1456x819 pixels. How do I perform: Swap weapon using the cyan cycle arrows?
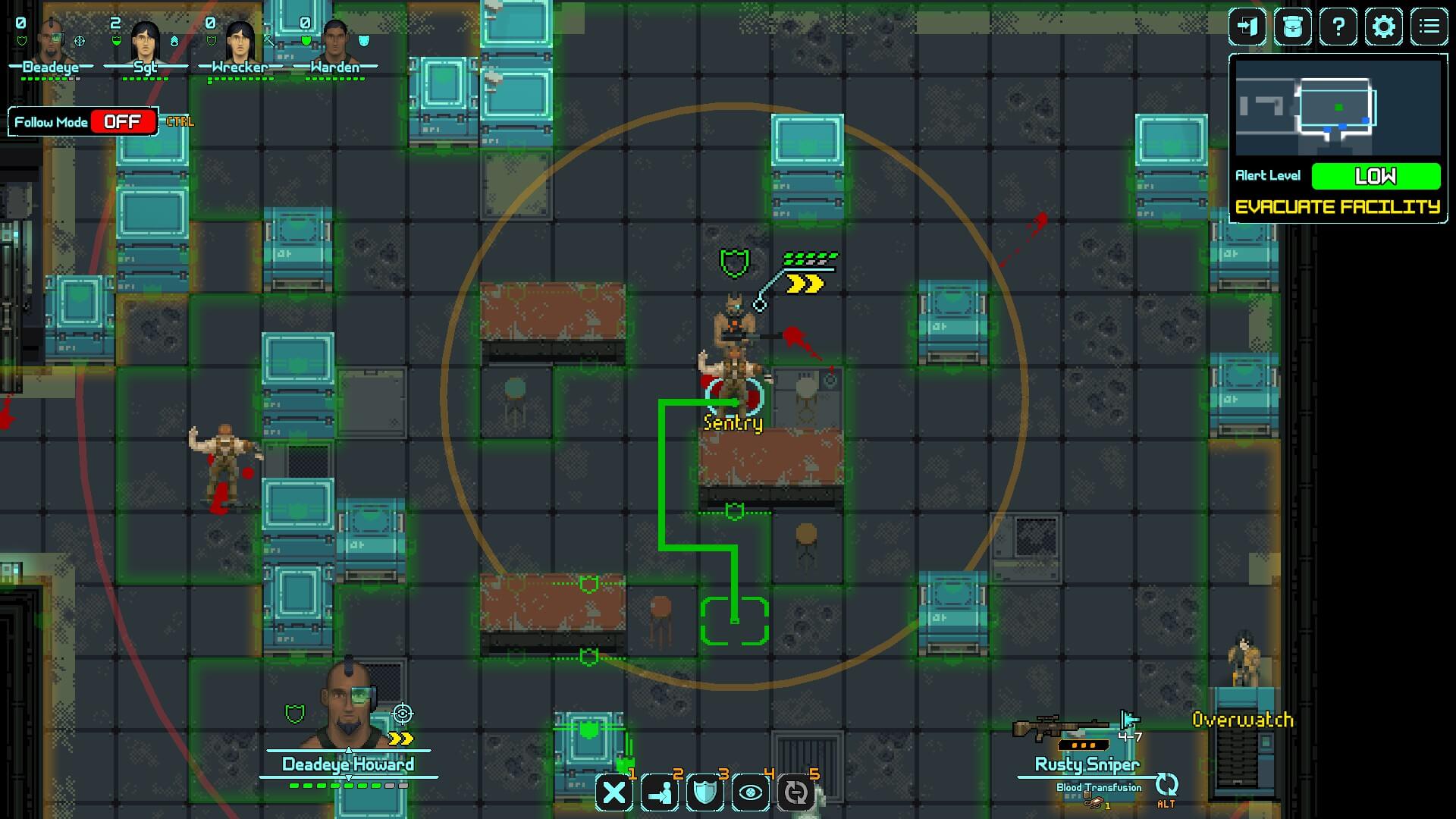pyautogui.click(x=1166, y=785)
